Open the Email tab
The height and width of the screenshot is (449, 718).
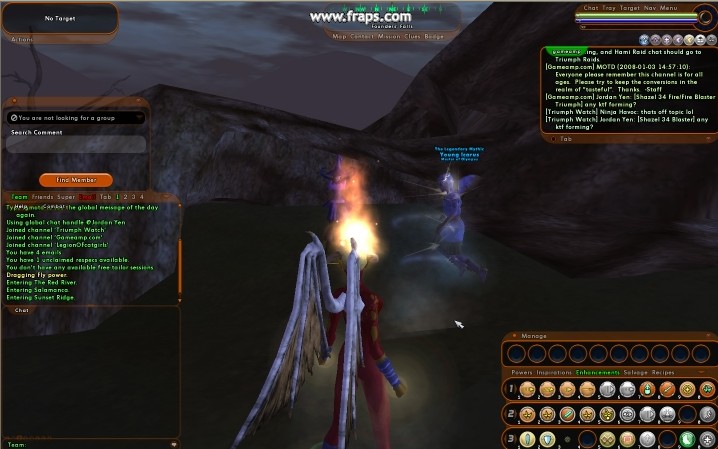point(88,197)
